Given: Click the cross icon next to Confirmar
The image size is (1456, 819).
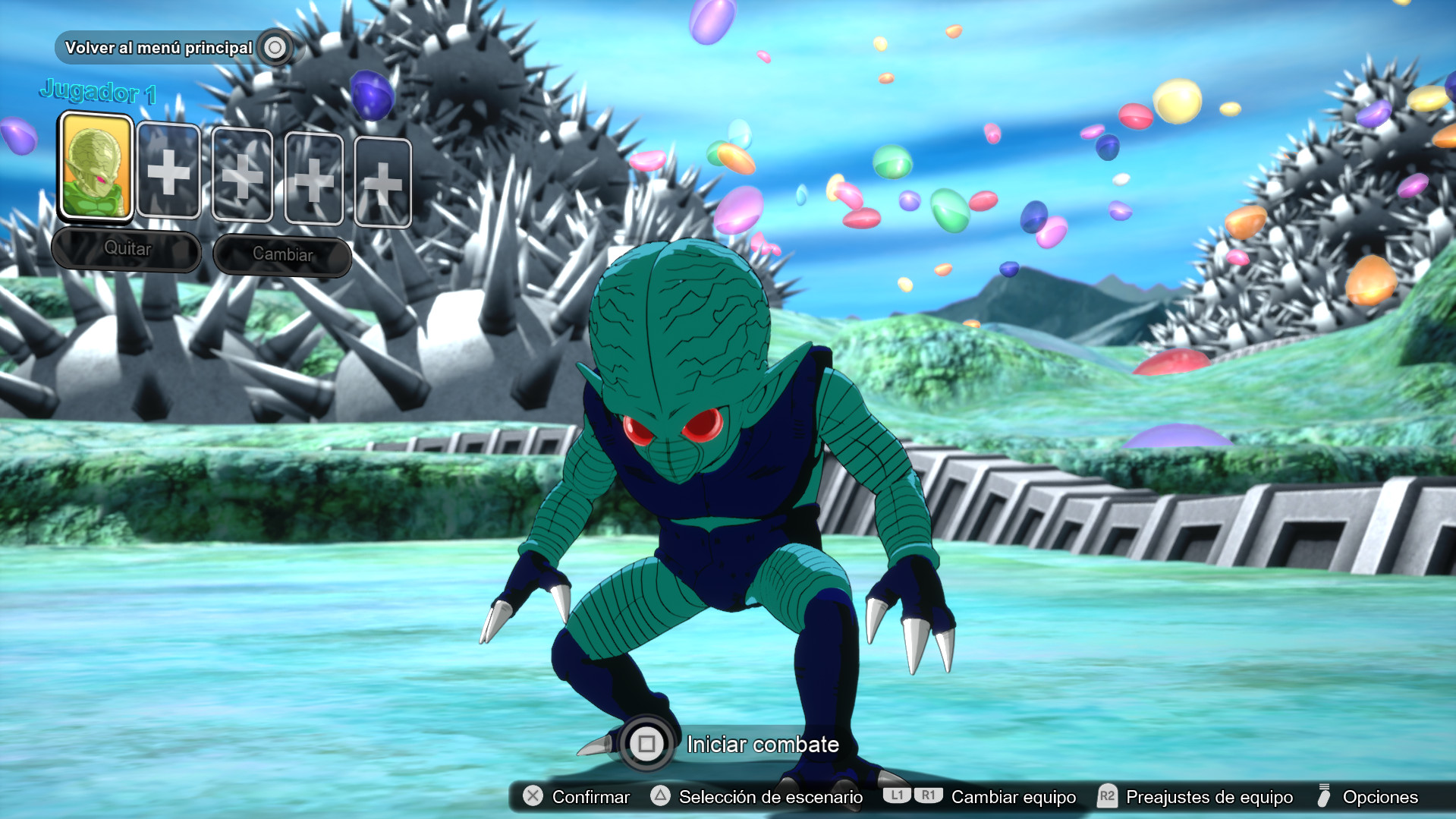Looking at the screenshot, I should tap(533, 797).
